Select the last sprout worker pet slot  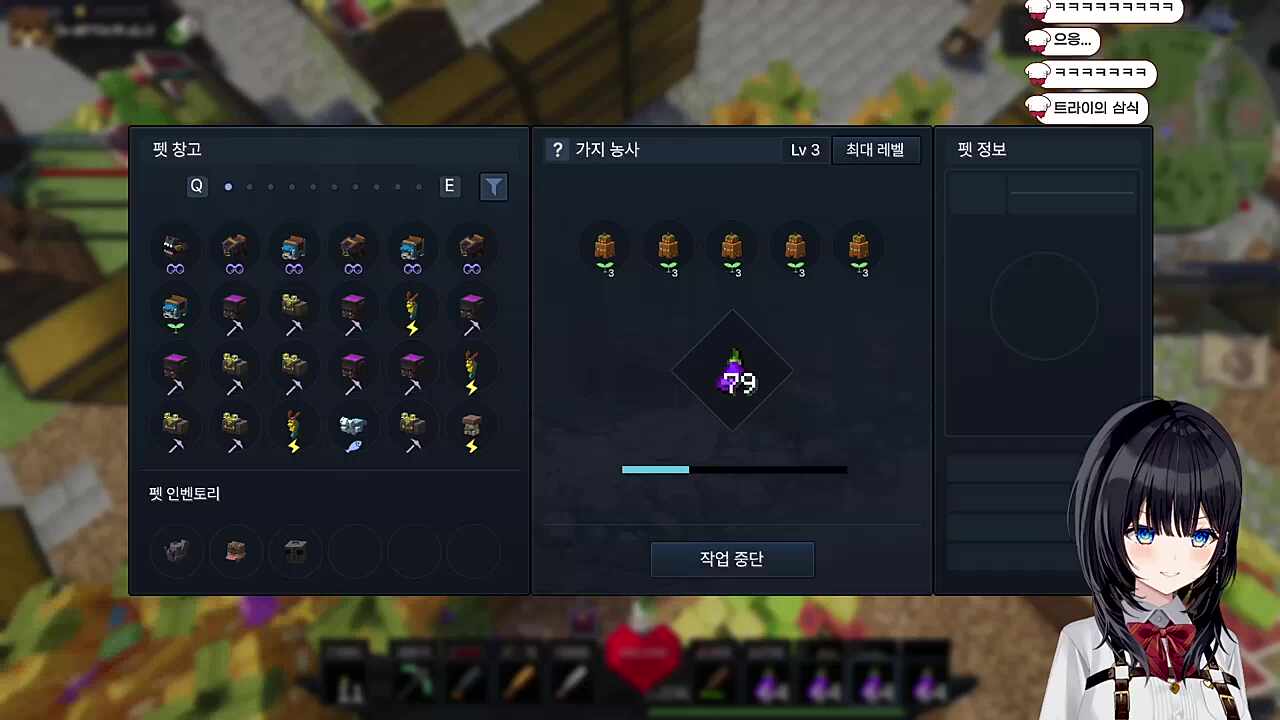coord(859,250)
